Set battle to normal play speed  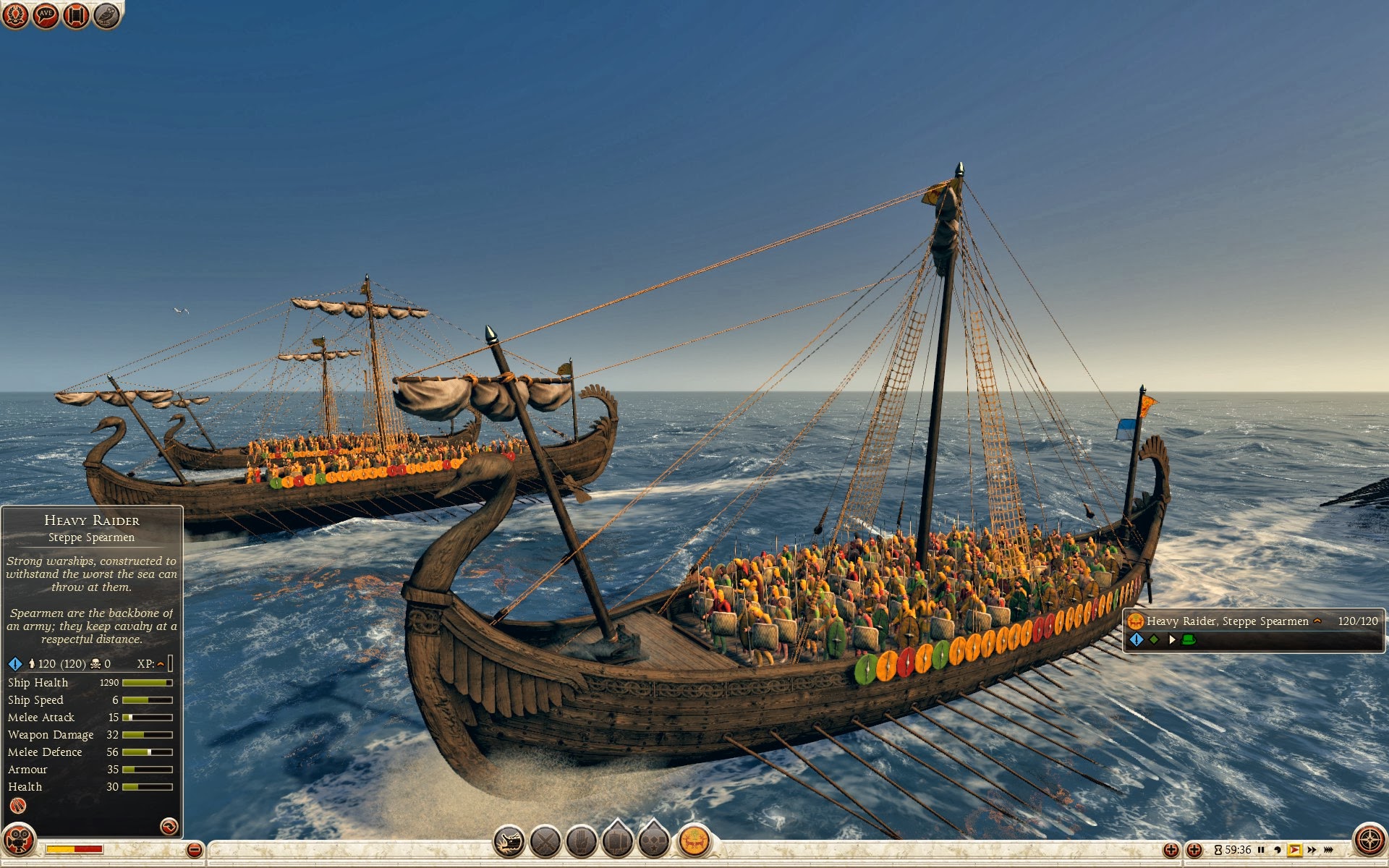pyautogui.click(x=1294, y=850)
